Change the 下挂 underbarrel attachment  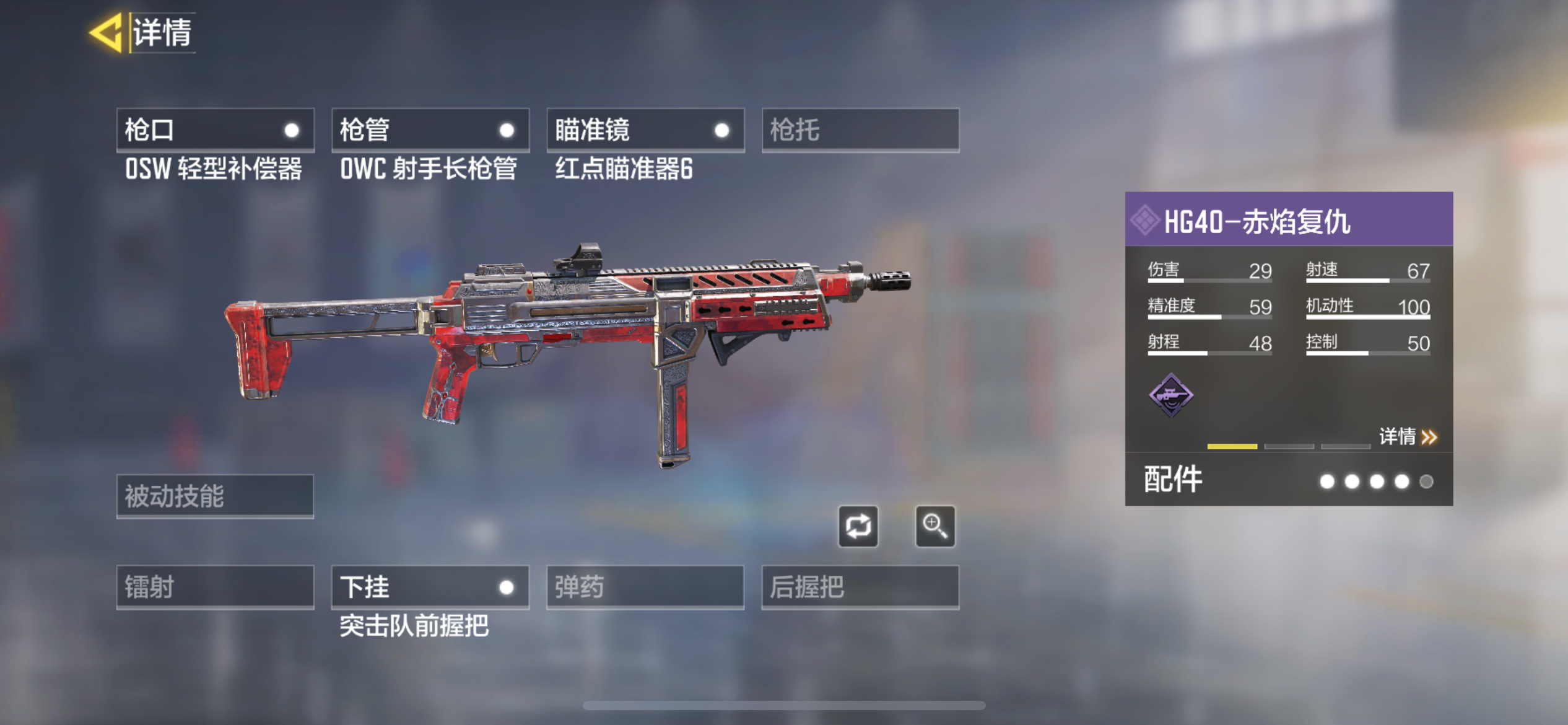click(430, 586)
